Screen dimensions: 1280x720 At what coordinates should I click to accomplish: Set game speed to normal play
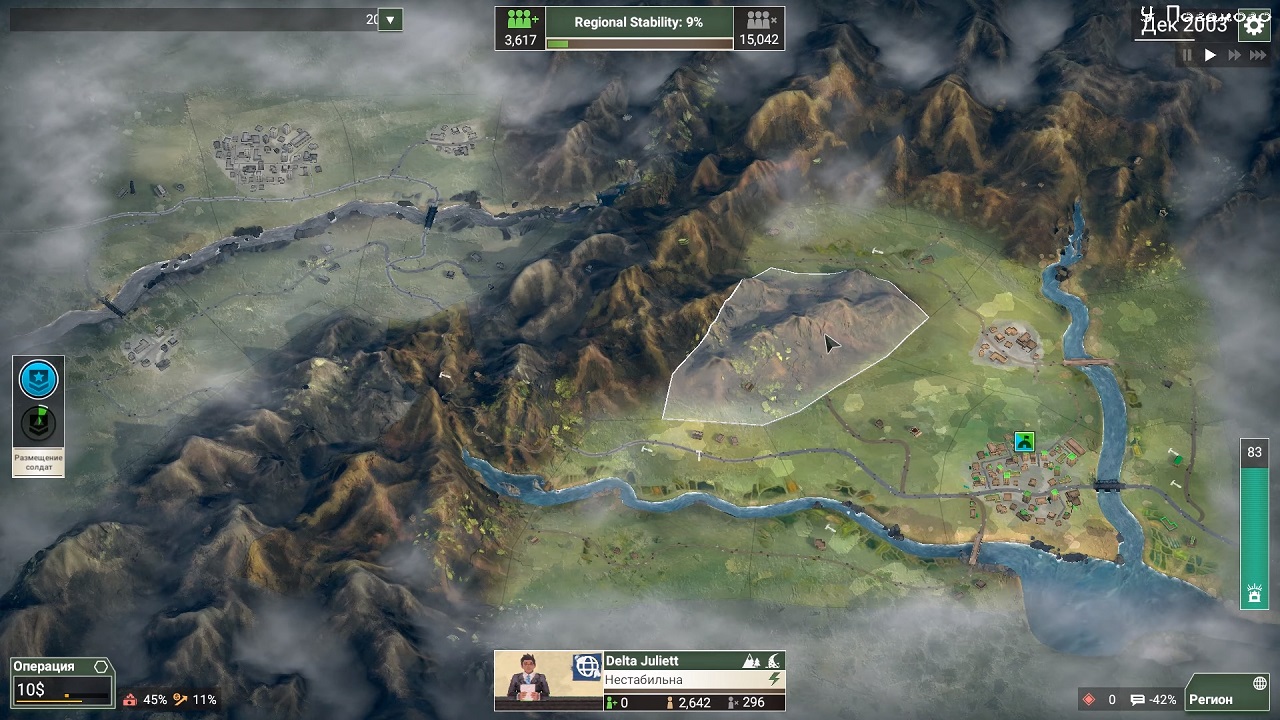click(x=1210, y=56)
